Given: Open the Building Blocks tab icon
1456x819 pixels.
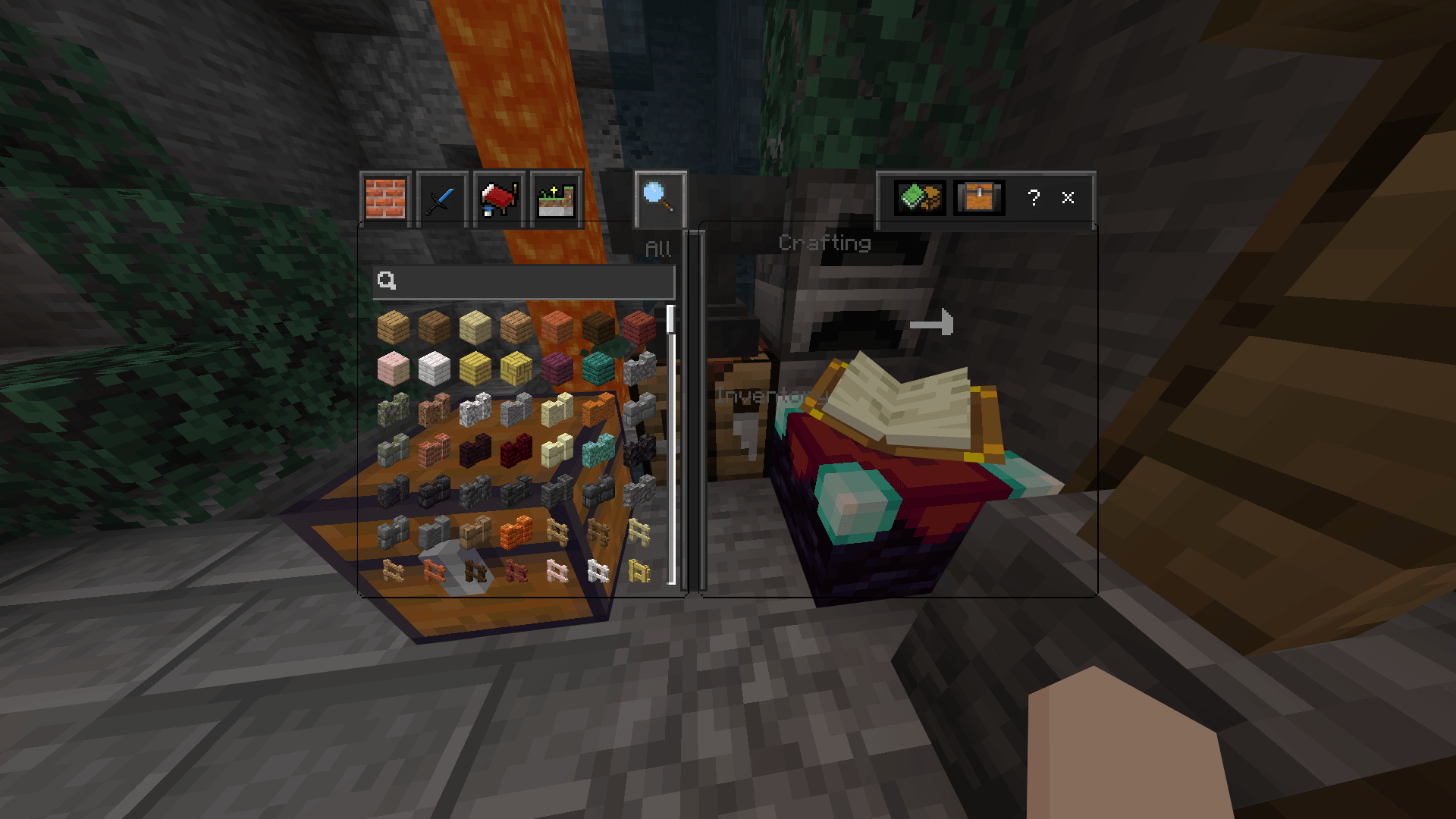Looking at the screenshot, I should tap(387, 199).
